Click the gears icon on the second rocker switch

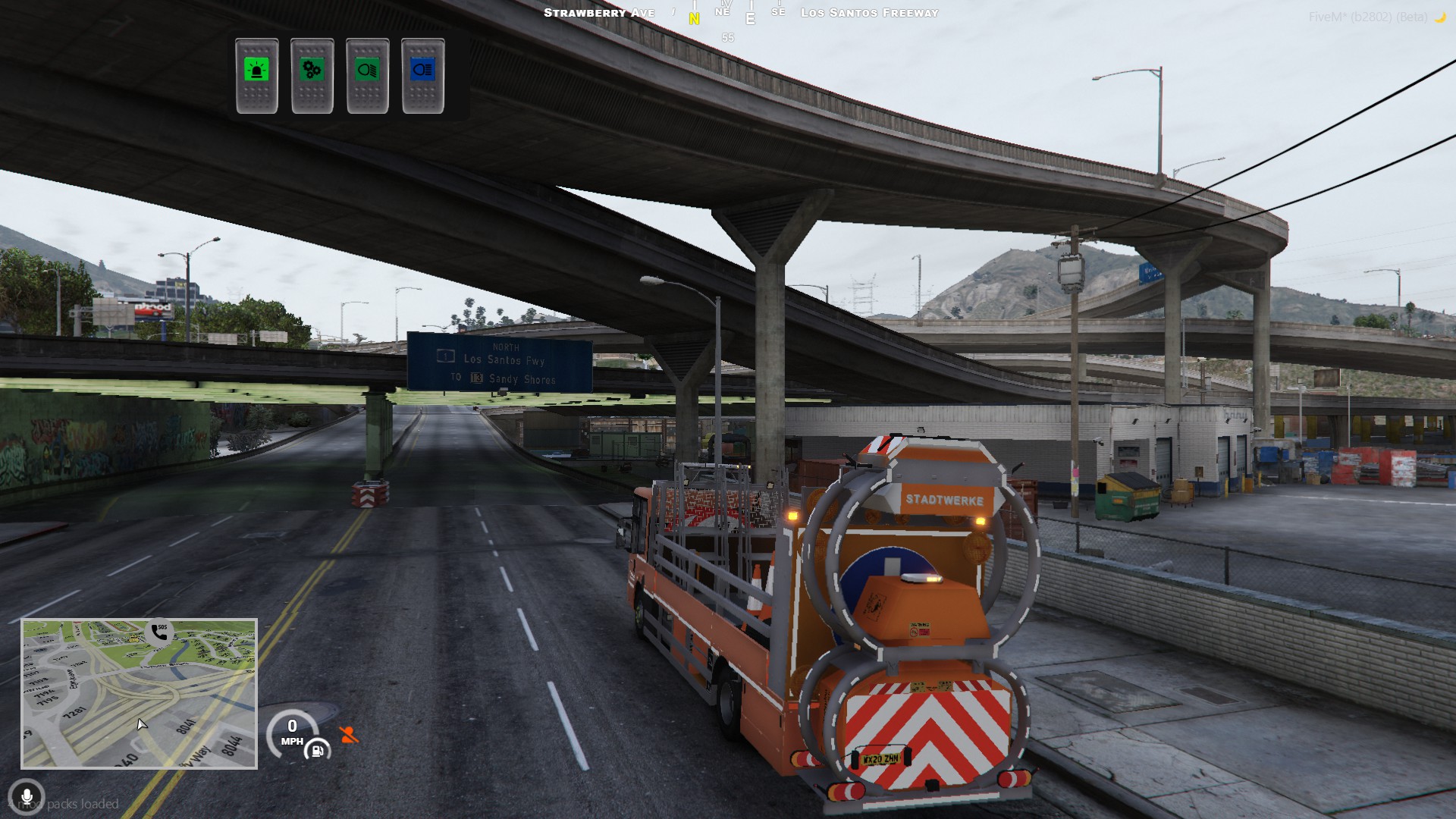311,70
